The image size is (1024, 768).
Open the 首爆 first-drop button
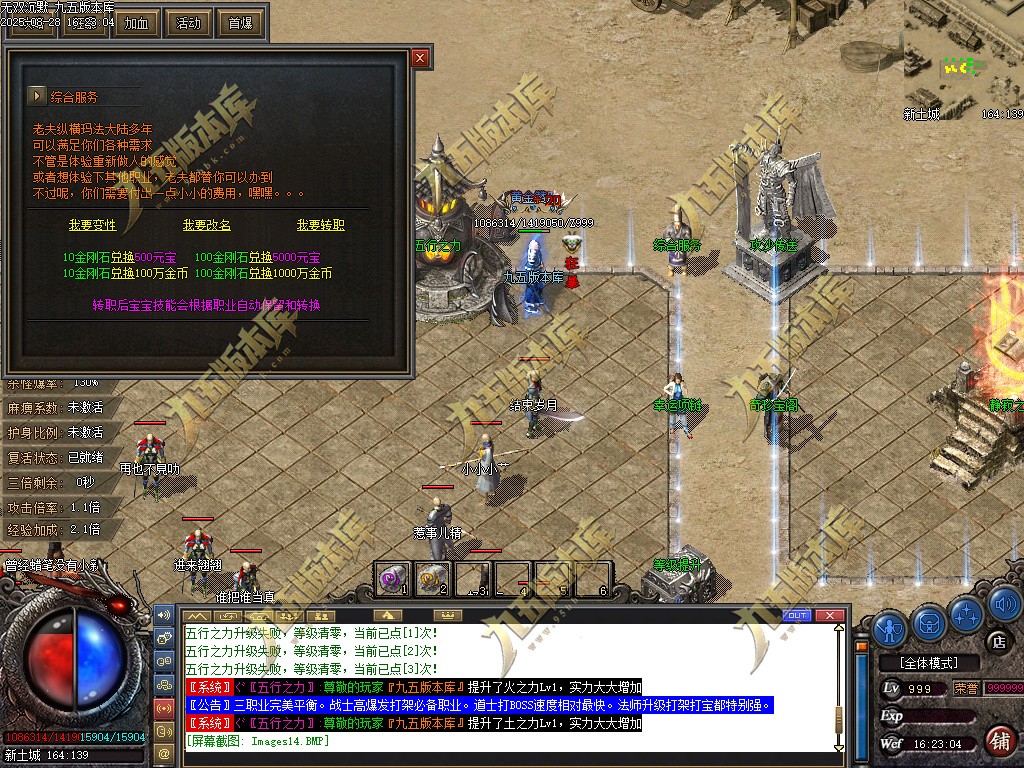tap(240, 23)
